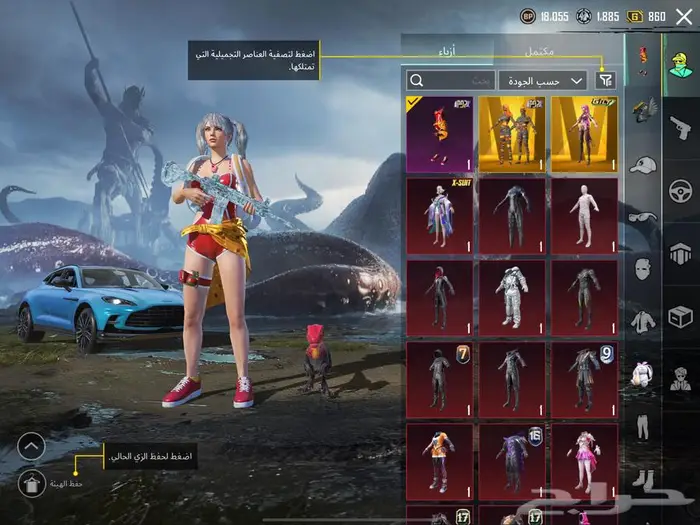
Task: Open the bunny backpack category
Action: pyautogui.click(x=642, y=374)
